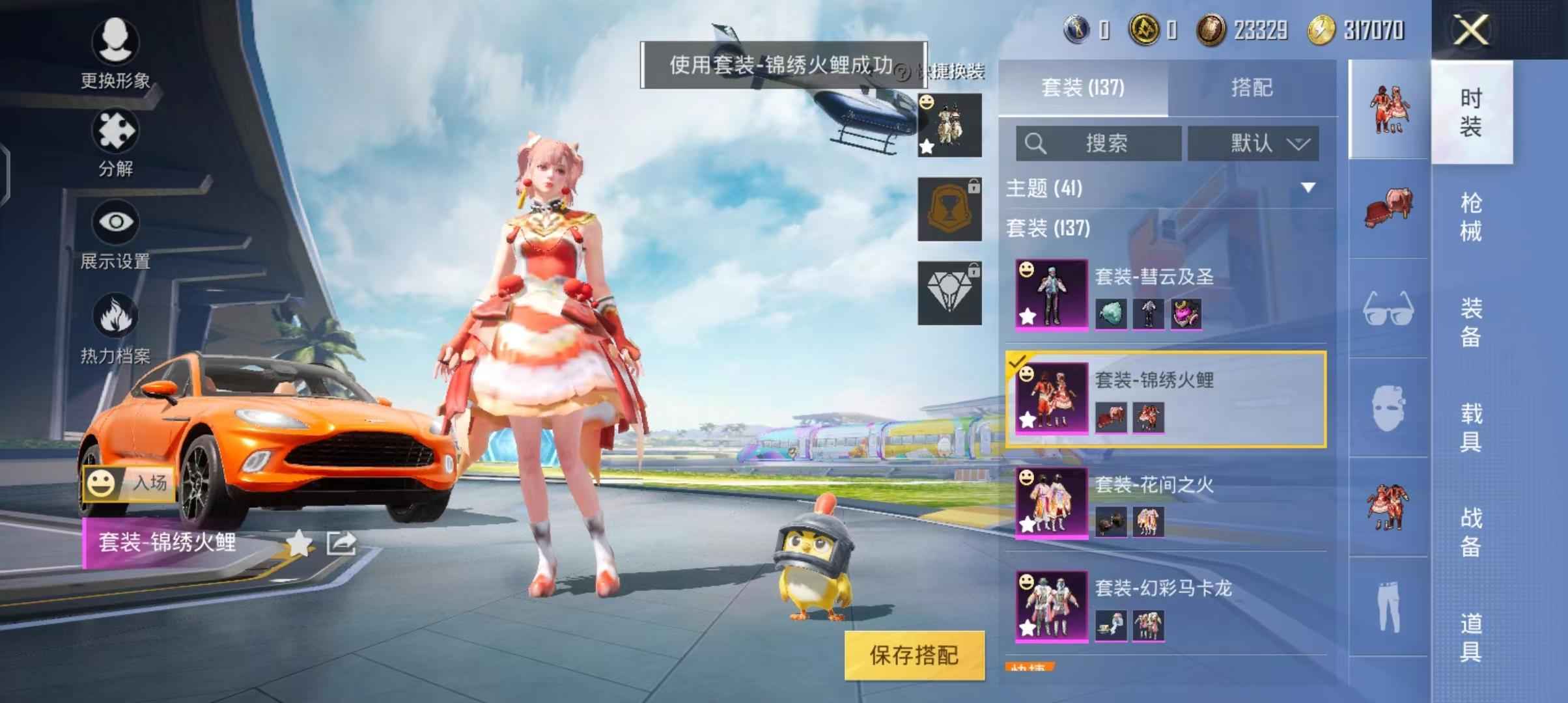Click the 搜索 search field

coord(1099,143)
